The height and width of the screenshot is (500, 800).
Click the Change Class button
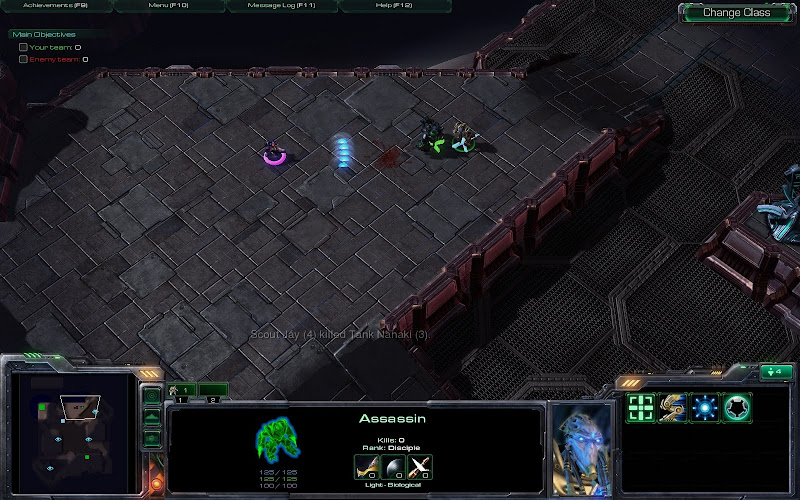tap(736, 13)
